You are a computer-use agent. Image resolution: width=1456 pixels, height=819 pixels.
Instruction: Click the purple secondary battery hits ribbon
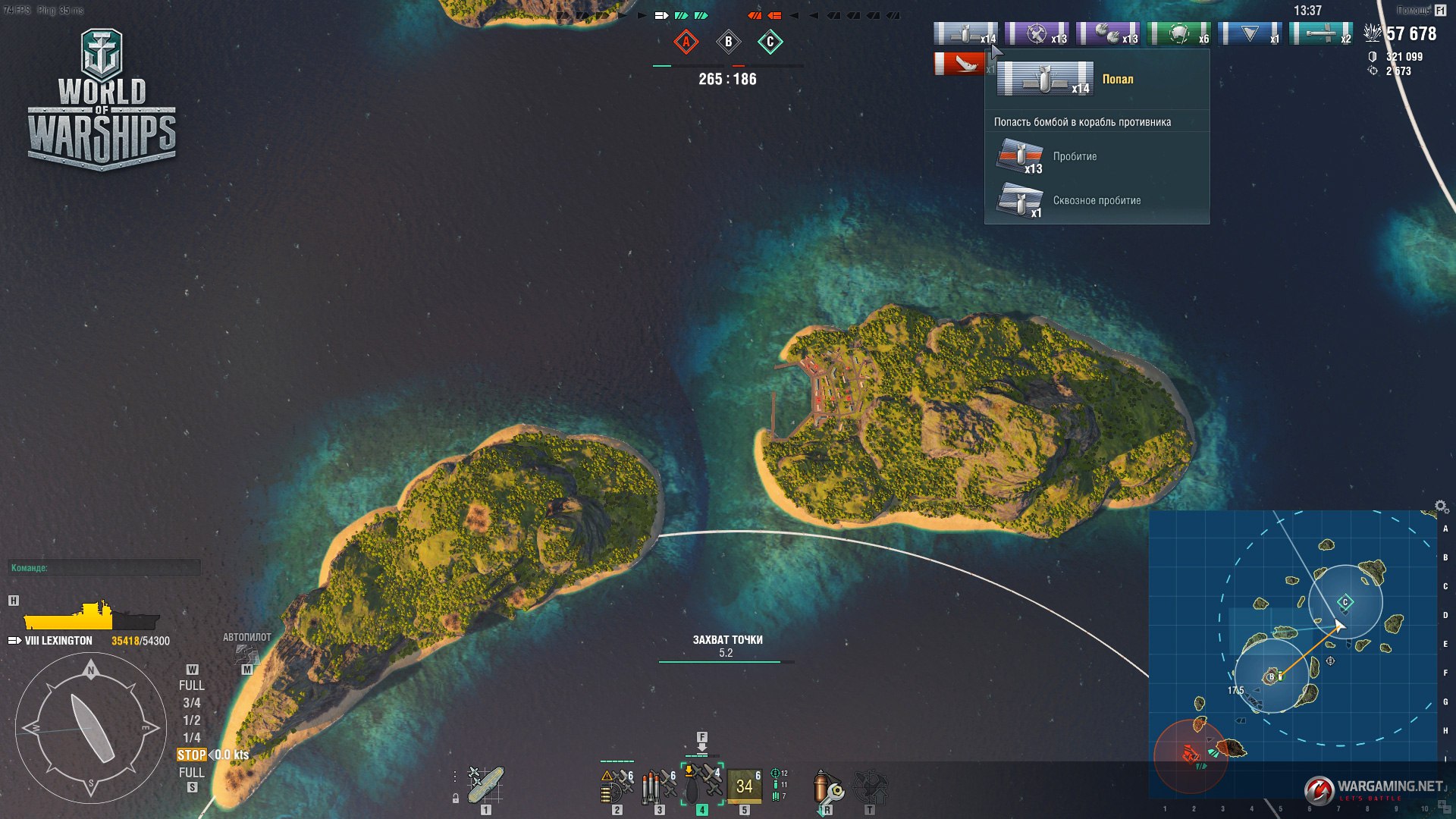tap(1108, 34)
